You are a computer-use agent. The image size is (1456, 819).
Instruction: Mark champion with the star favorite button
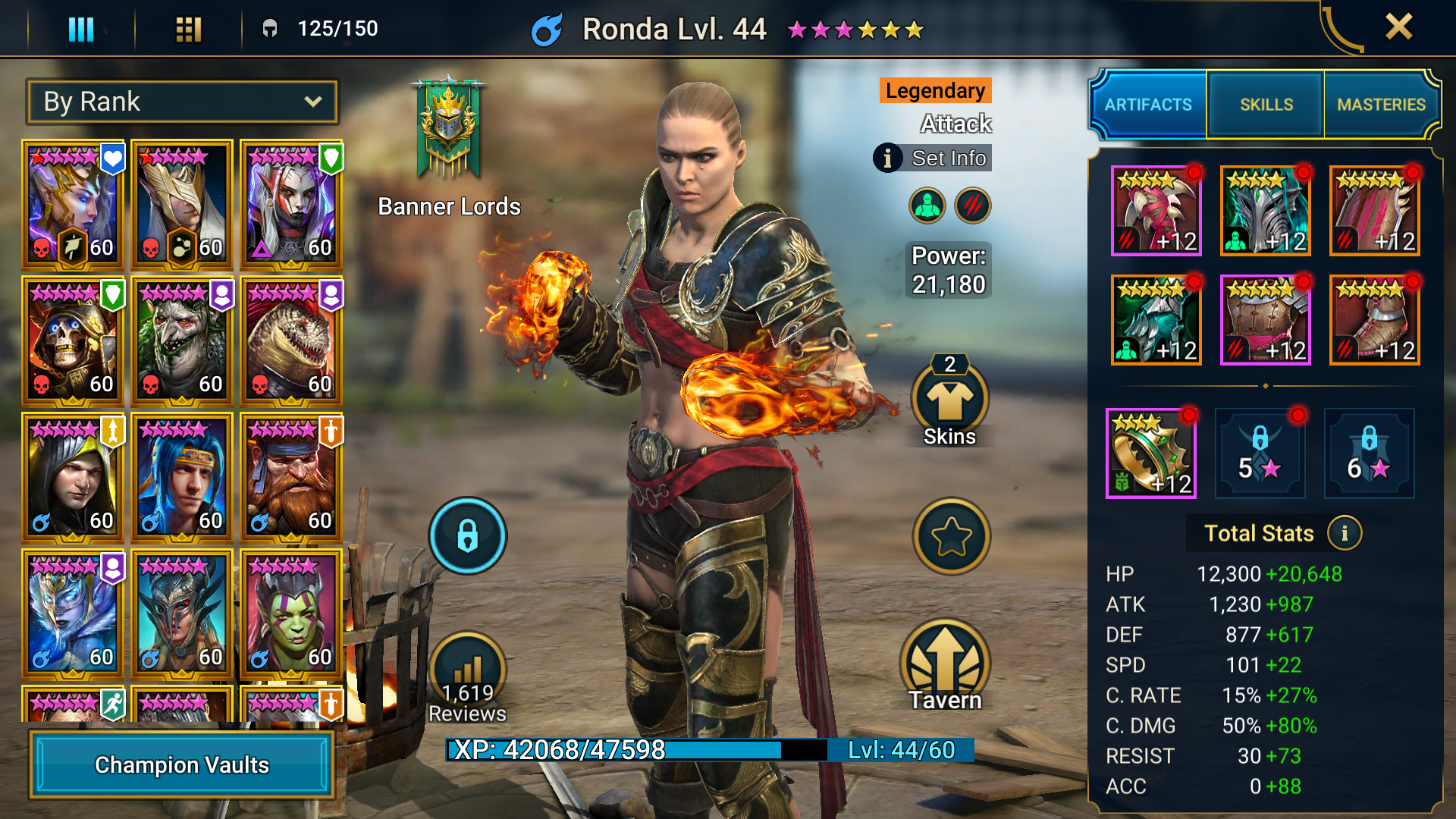(x=951, y=536)
